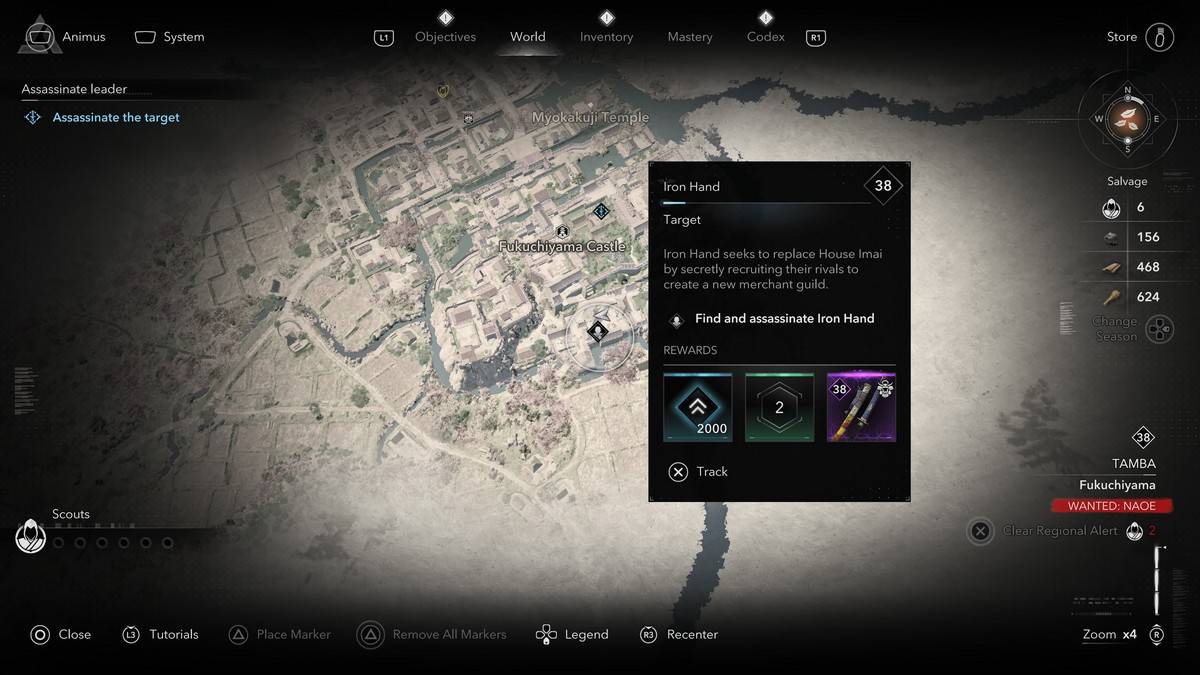
Task: Select the 2000 XP reward tile
Action: pyautogui.click(x=698, y=407)
